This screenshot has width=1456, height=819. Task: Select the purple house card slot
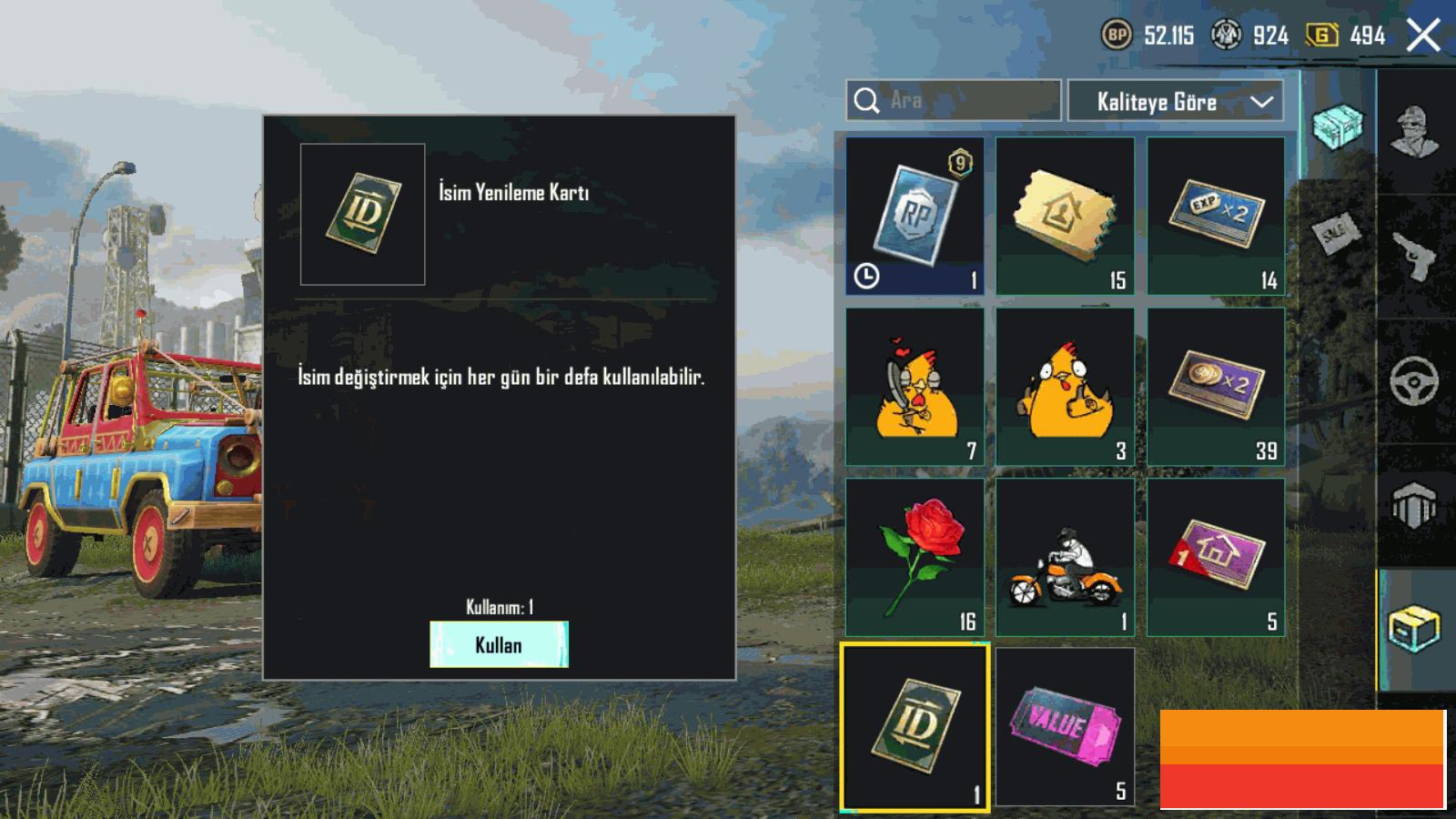tap(1216, 557)
